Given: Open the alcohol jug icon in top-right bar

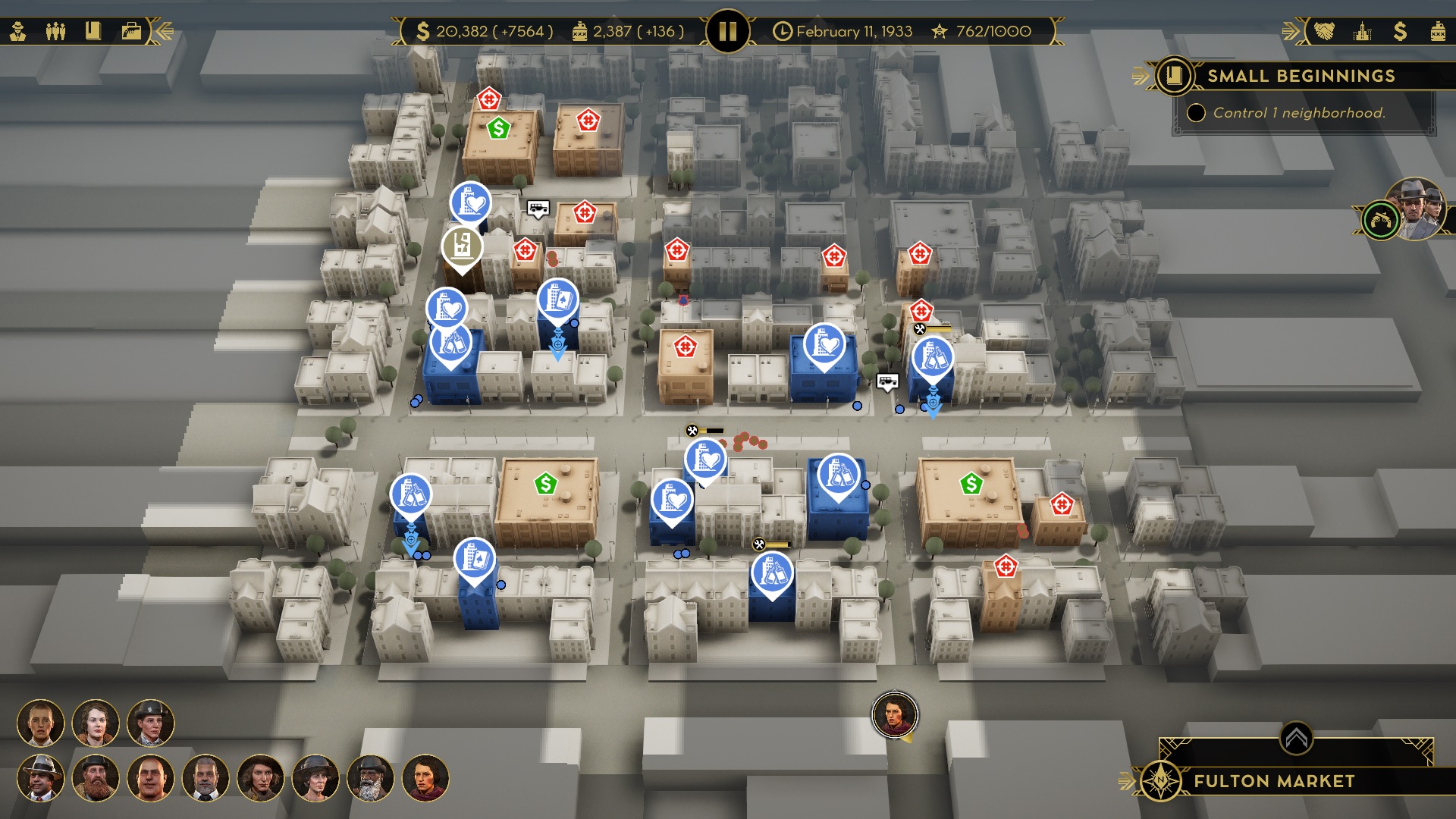Looking at the screenshot, I should (1437, 31).
